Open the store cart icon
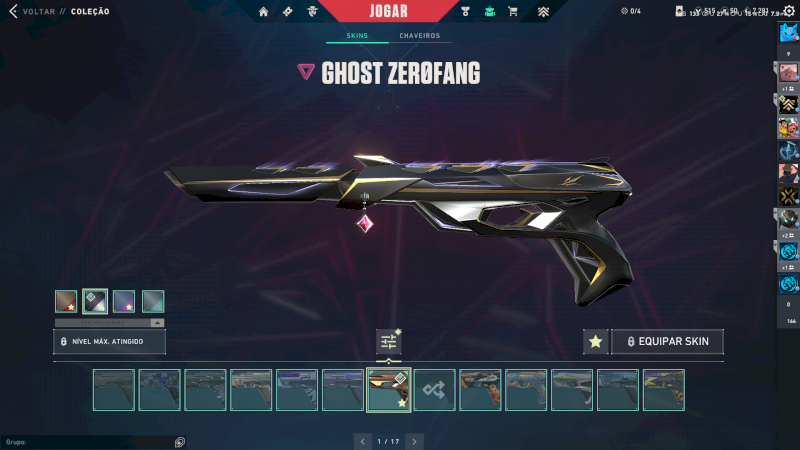 click(513, 12)
